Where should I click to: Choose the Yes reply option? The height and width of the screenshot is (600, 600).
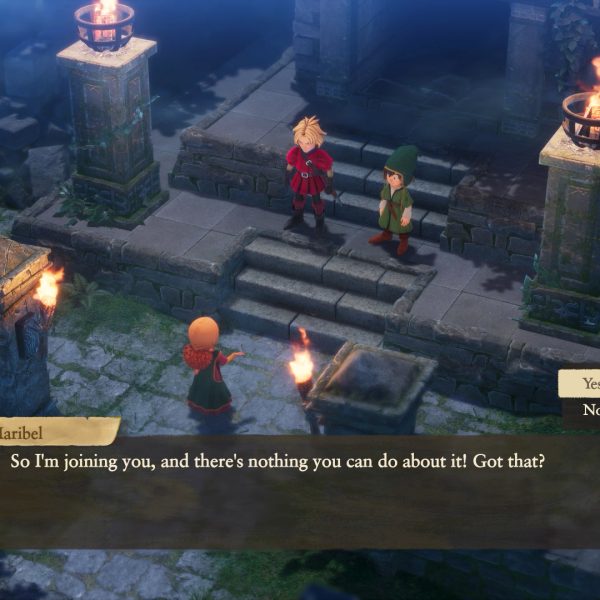point(586,385)
